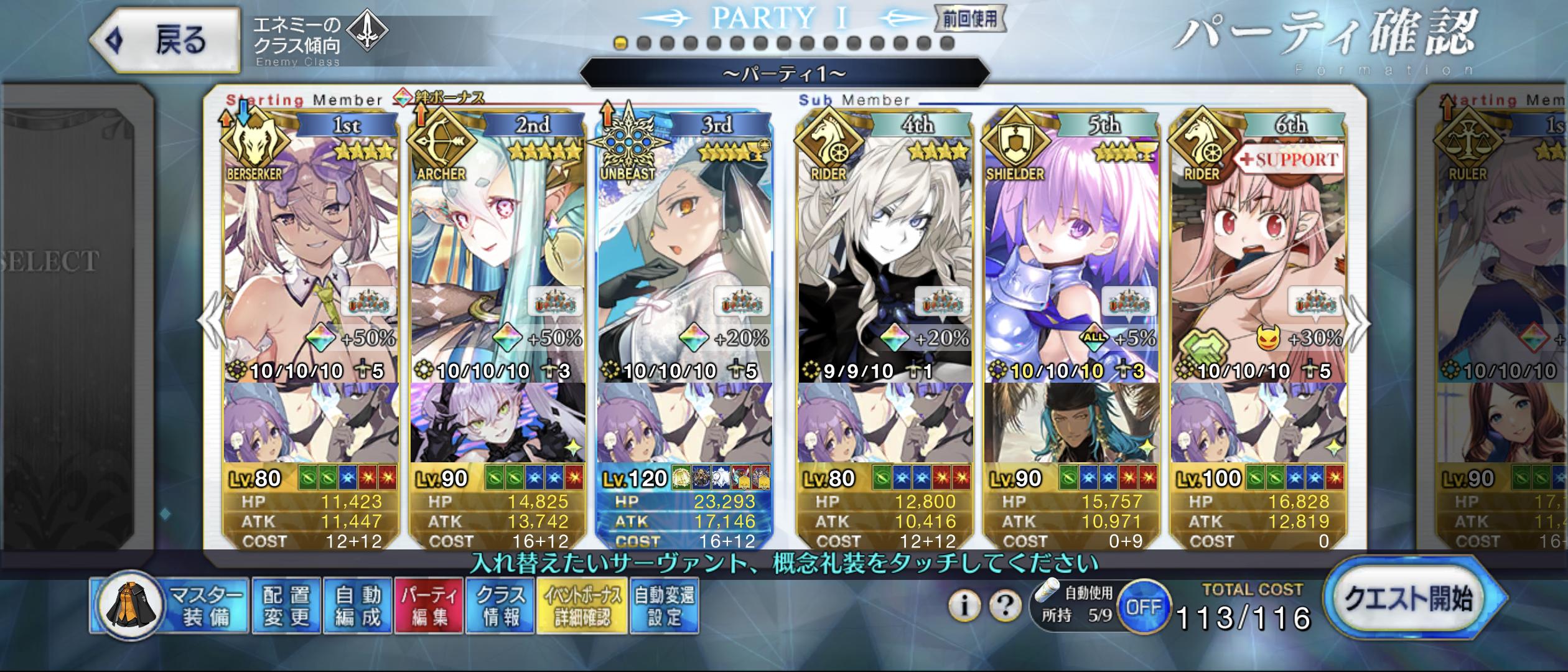Open the 配置変更 formation change
The width and height of the screenshot is (1568, 672).
[286, 605]
